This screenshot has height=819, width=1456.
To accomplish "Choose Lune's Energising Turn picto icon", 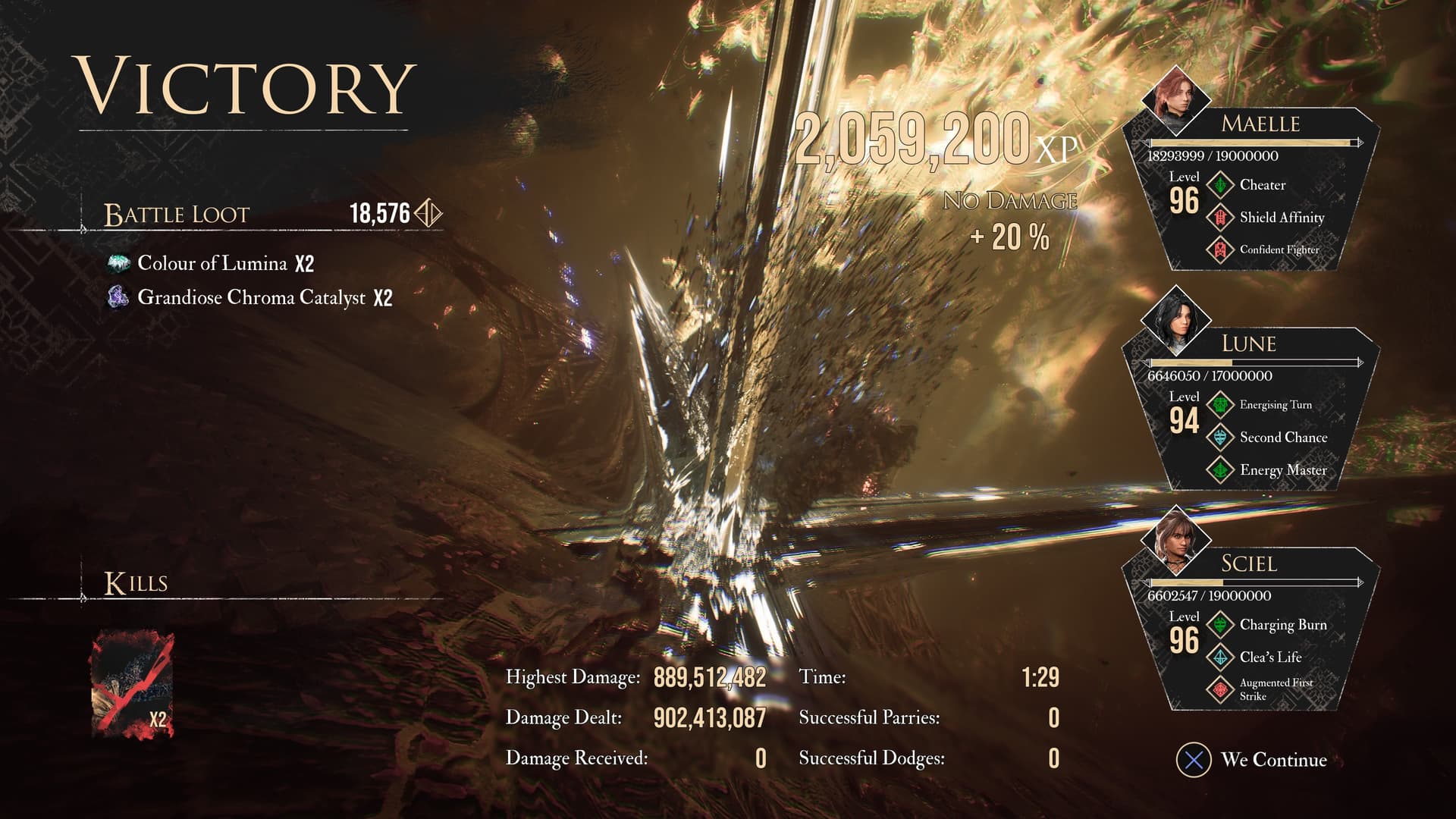I will coord(1220,405).
